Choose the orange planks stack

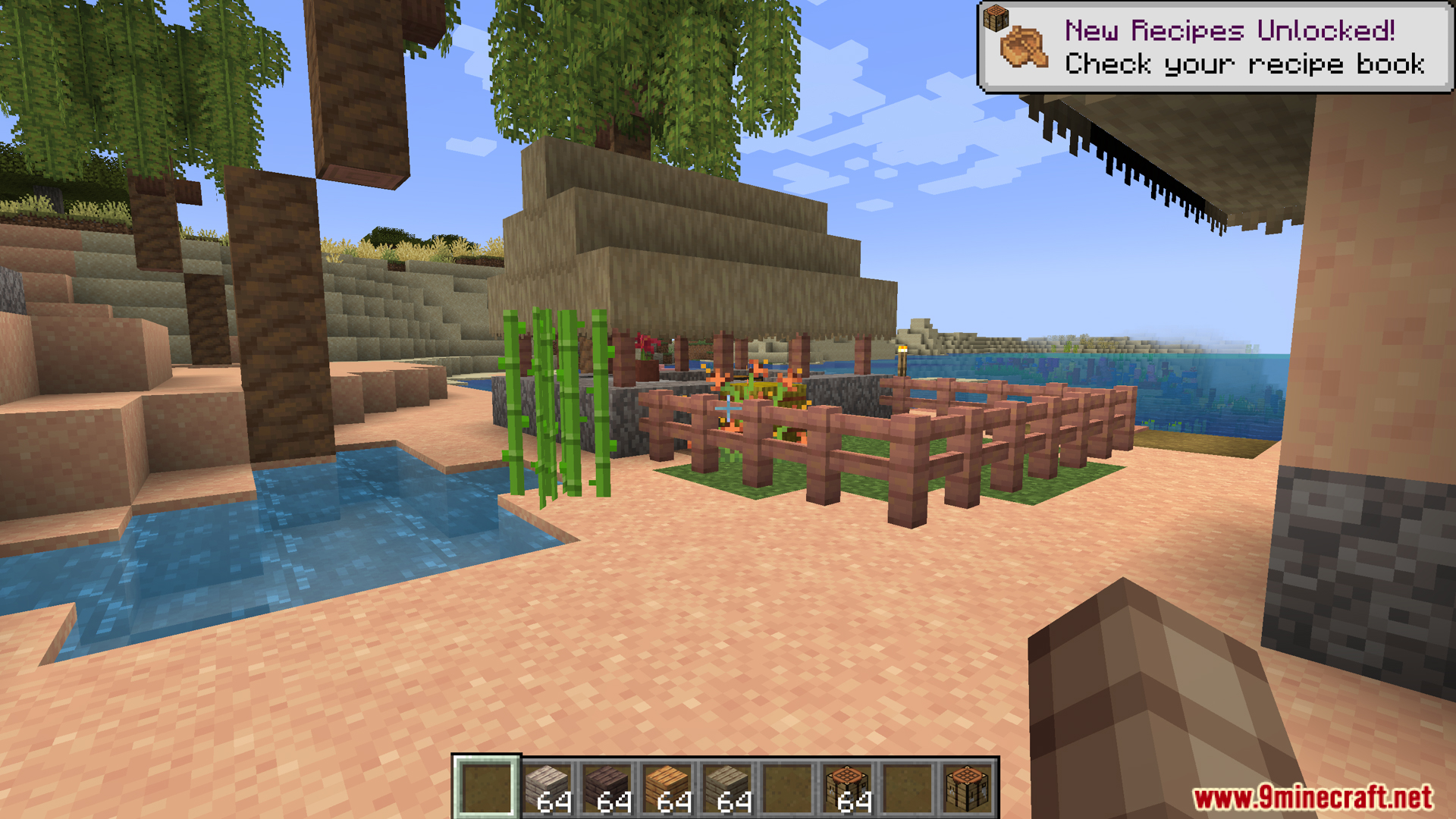pyautogui.click(x=667, y=788)
